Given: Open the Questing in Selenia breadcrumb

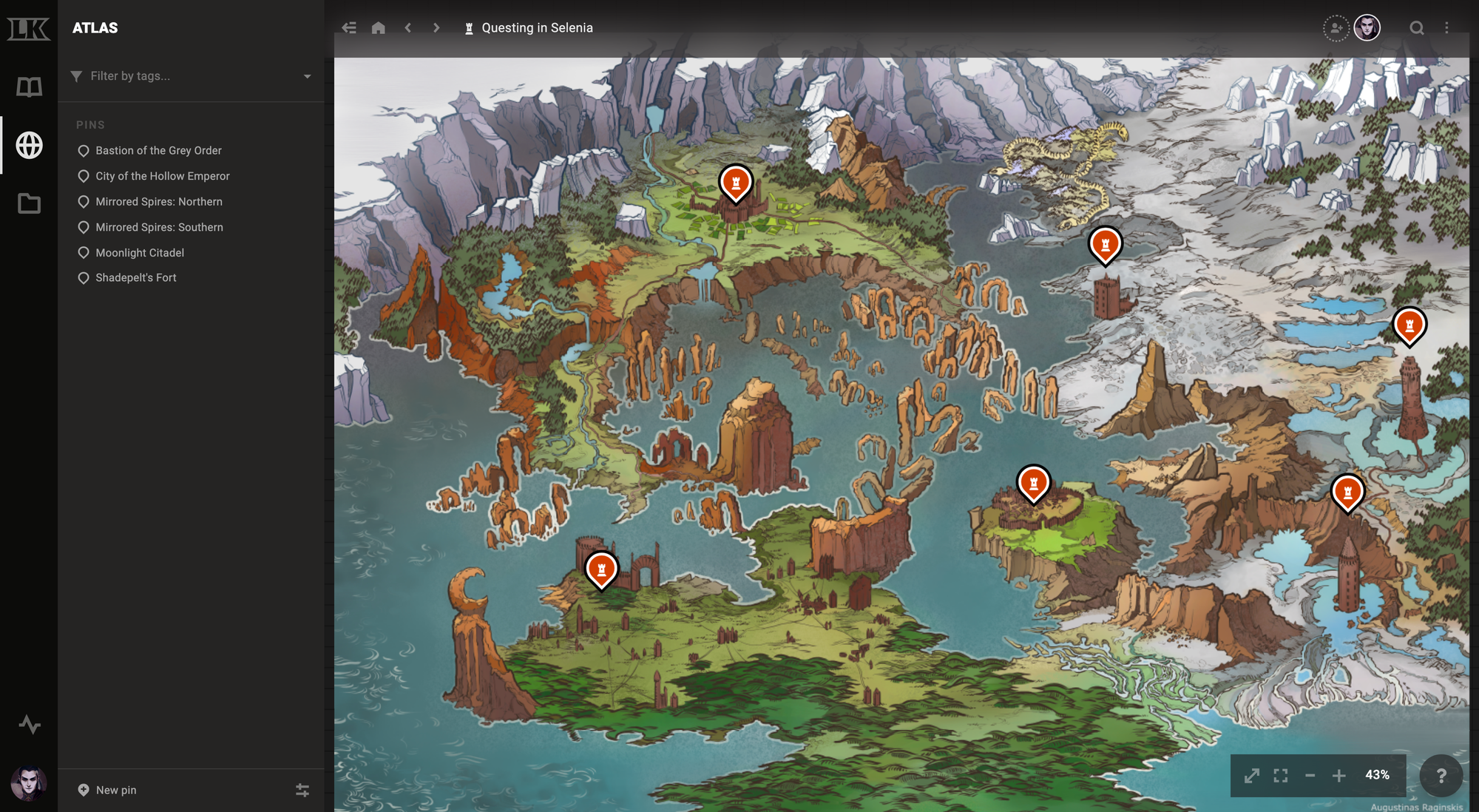Looking at the screenshot, I should tap(537, 27).
